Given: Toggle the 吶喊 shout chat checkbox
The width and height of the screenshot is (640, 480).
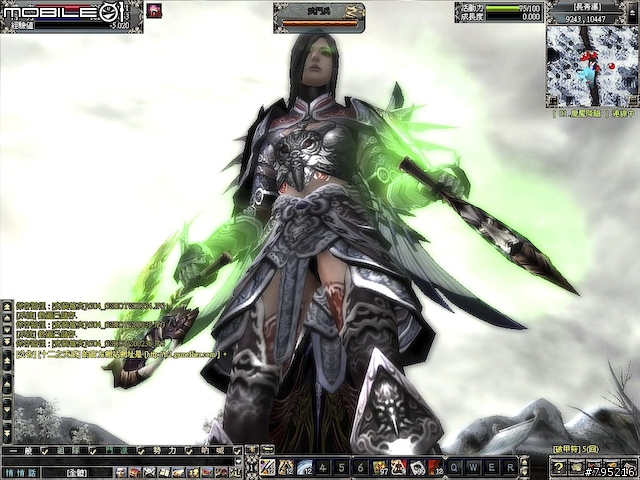Looking at the screenshot, I should click(x=237, y=452).
